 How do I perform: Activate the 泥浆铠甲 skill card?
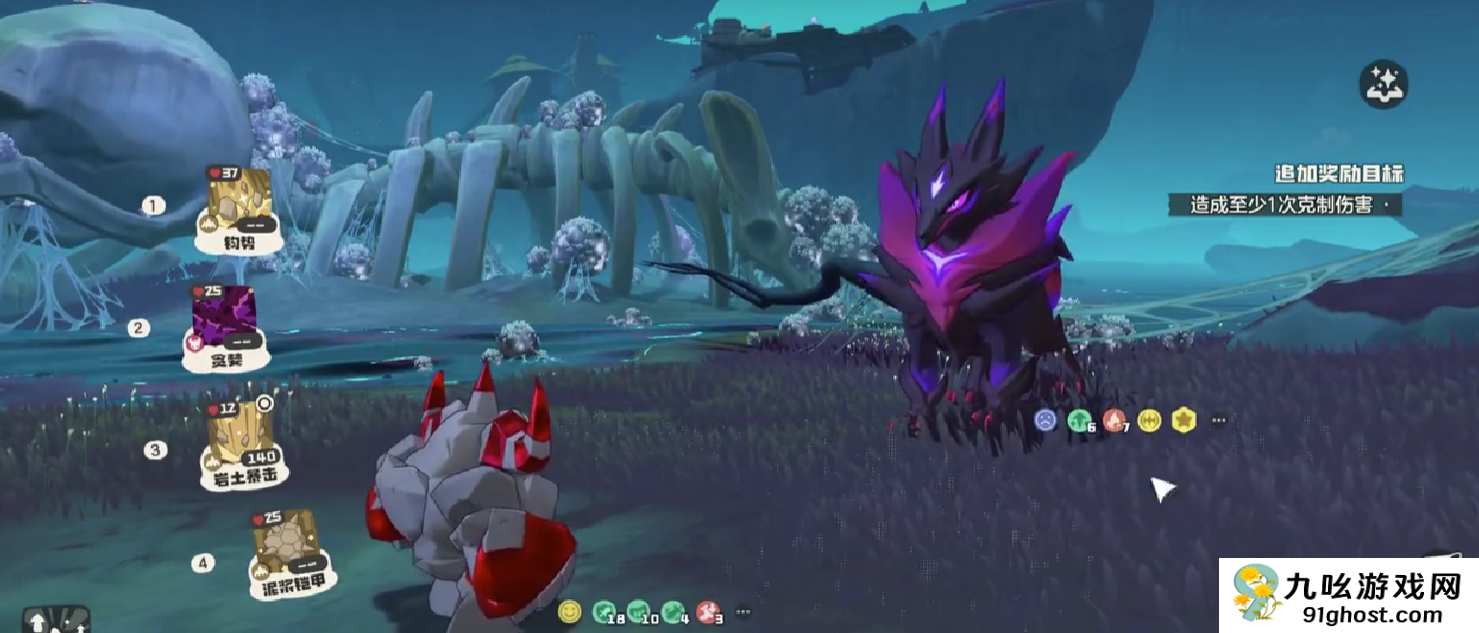click(286, 551)
